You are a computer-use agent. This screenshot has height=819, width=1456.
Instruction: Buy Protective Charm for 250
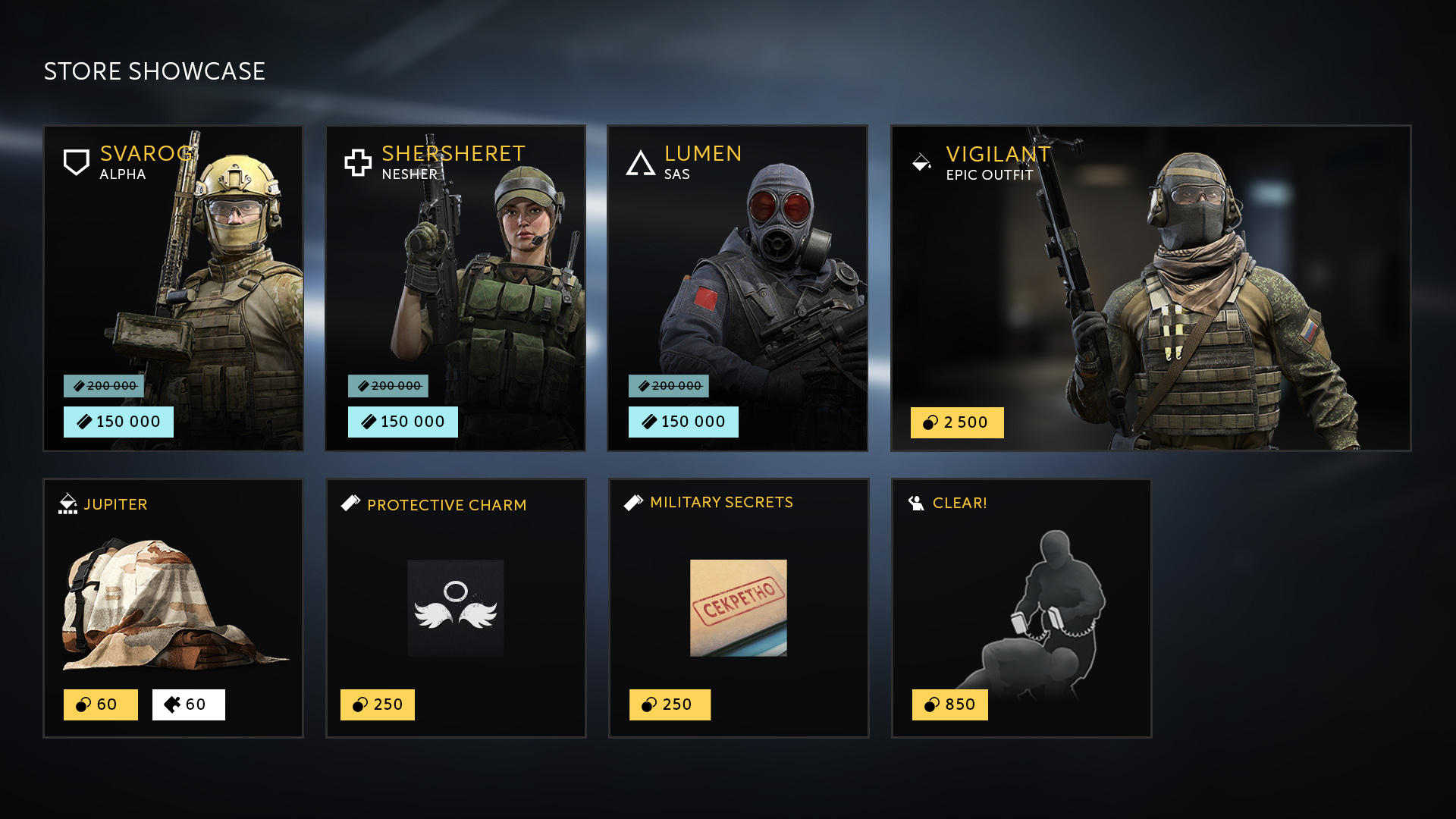point(378,704)
